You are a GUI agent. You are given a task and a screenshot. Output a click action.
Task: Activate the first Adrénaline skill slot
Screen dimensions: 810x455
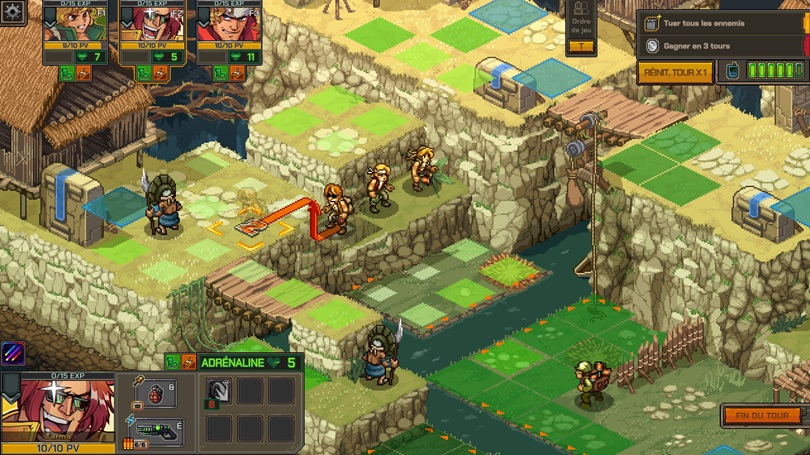click(x=218, y=391)
